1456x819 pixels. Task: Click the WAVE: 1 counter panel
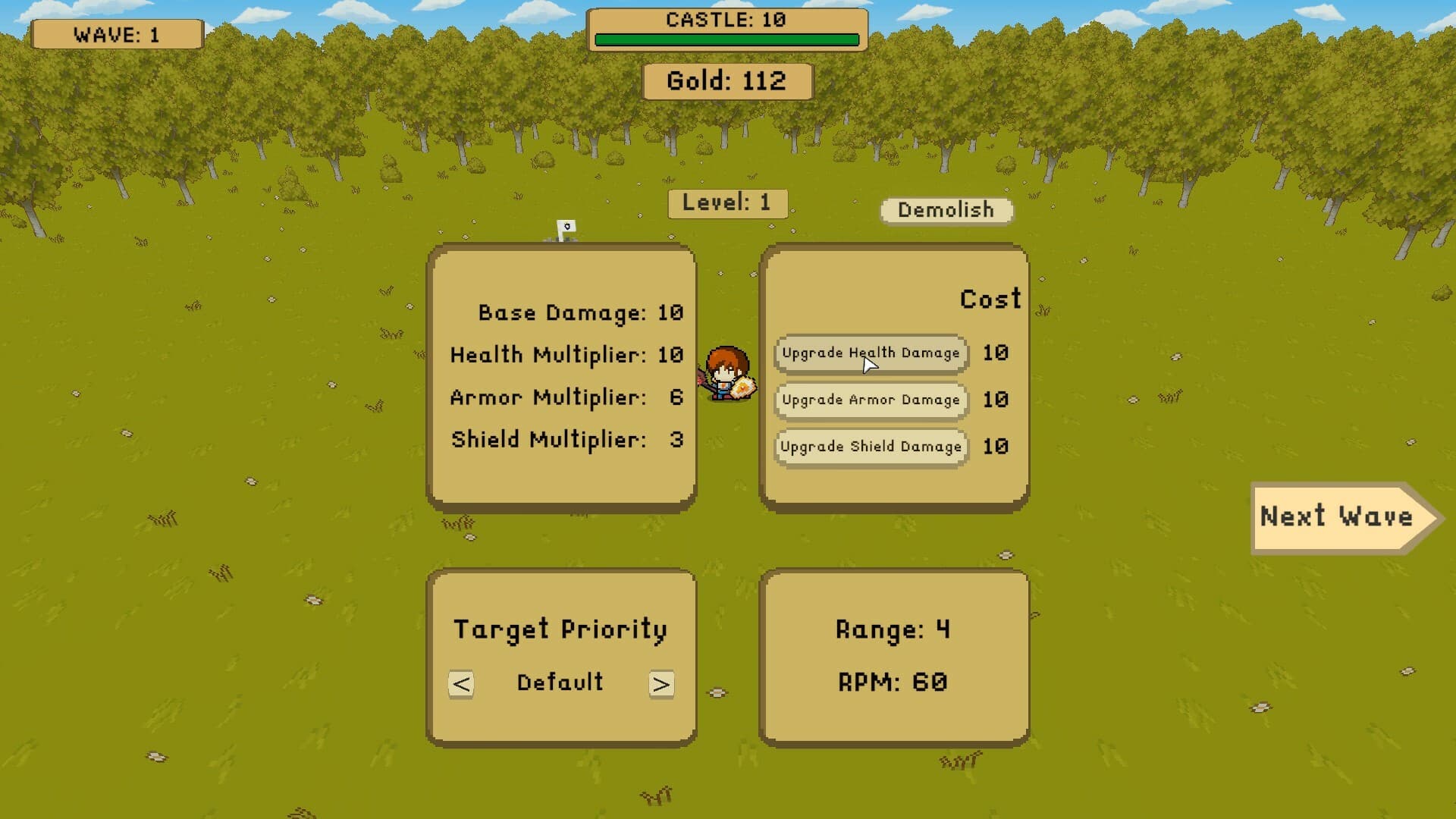coord(117,33)
